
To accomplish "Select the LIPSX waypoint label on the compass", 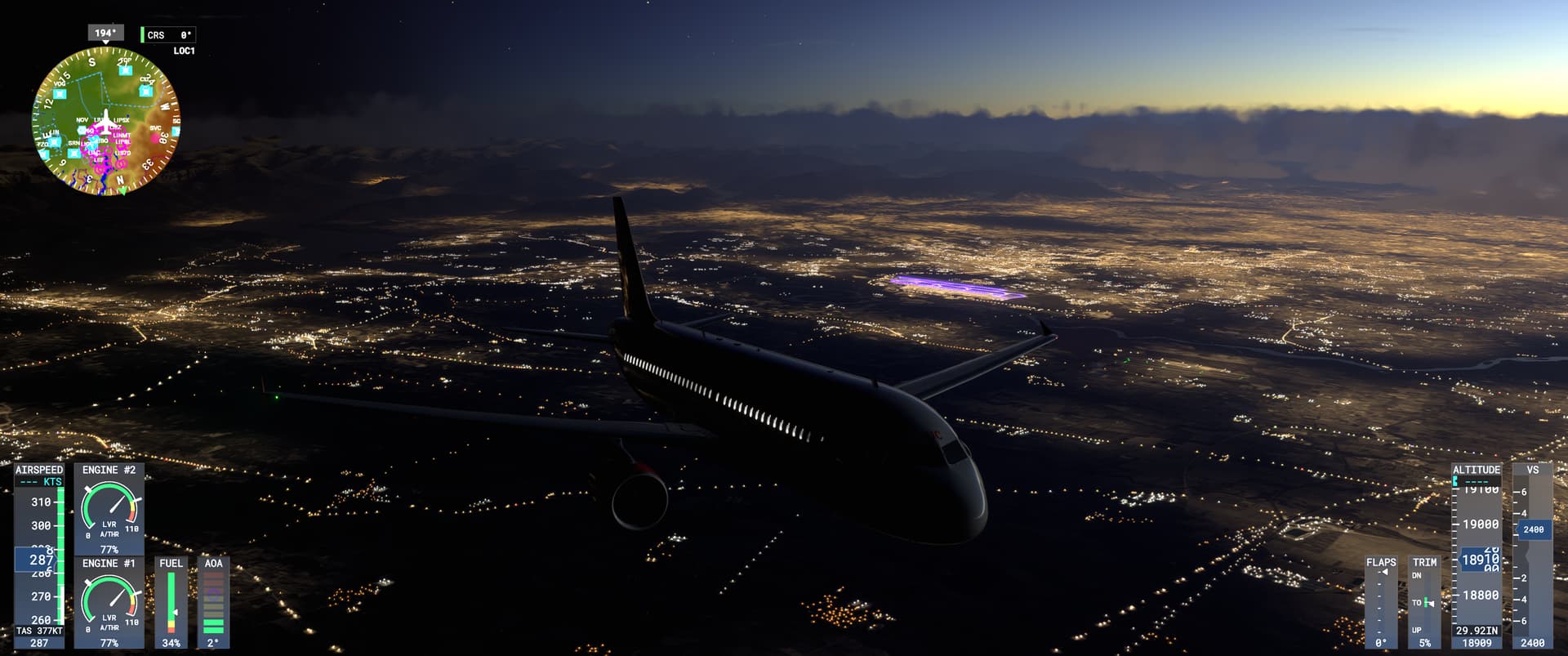I will [122, 119].
